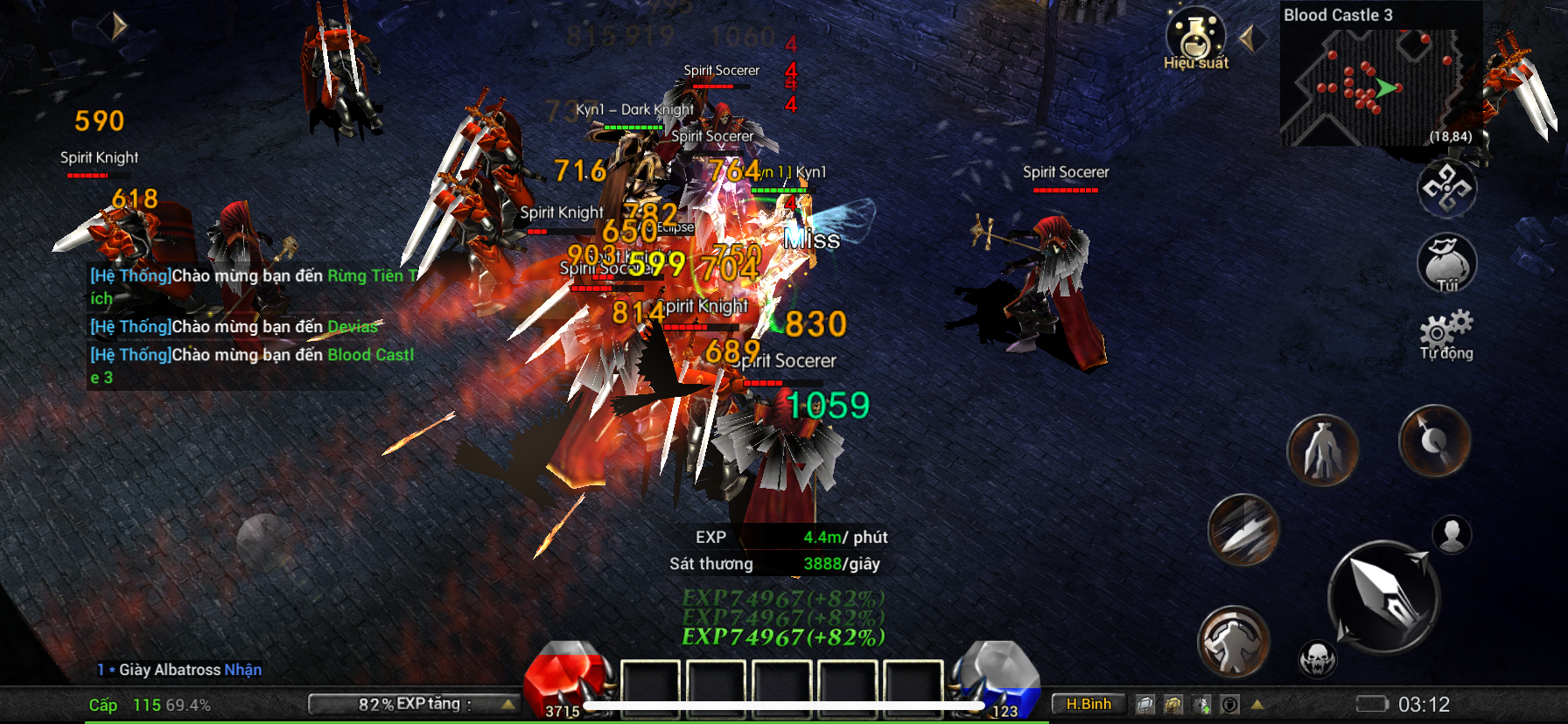Activate the warrior with twin blades skill

point(1322,450)
